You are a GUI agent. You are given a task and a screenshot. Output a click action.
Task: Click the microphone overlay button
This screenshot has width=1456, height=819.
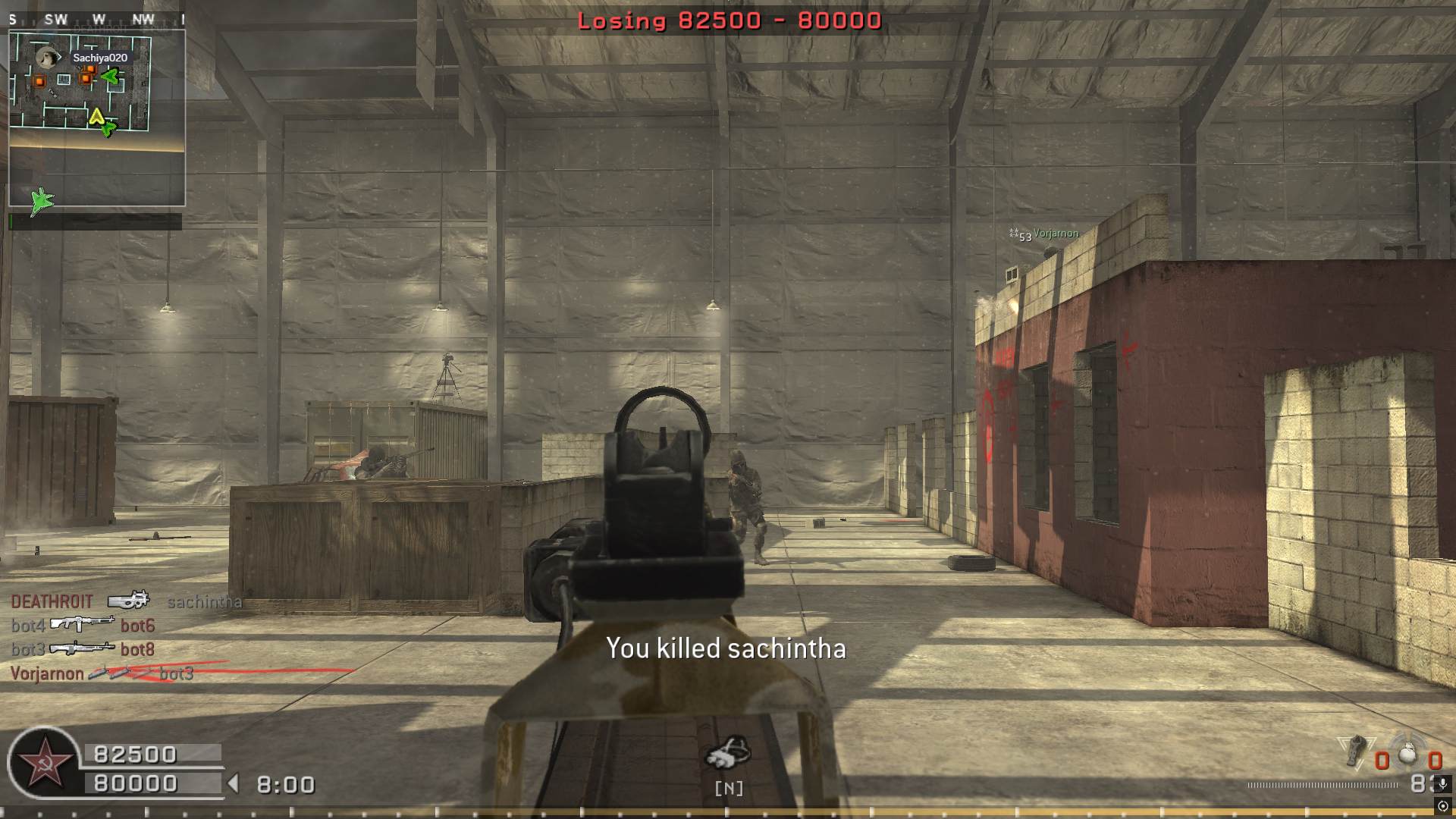tap(1443, 783)
